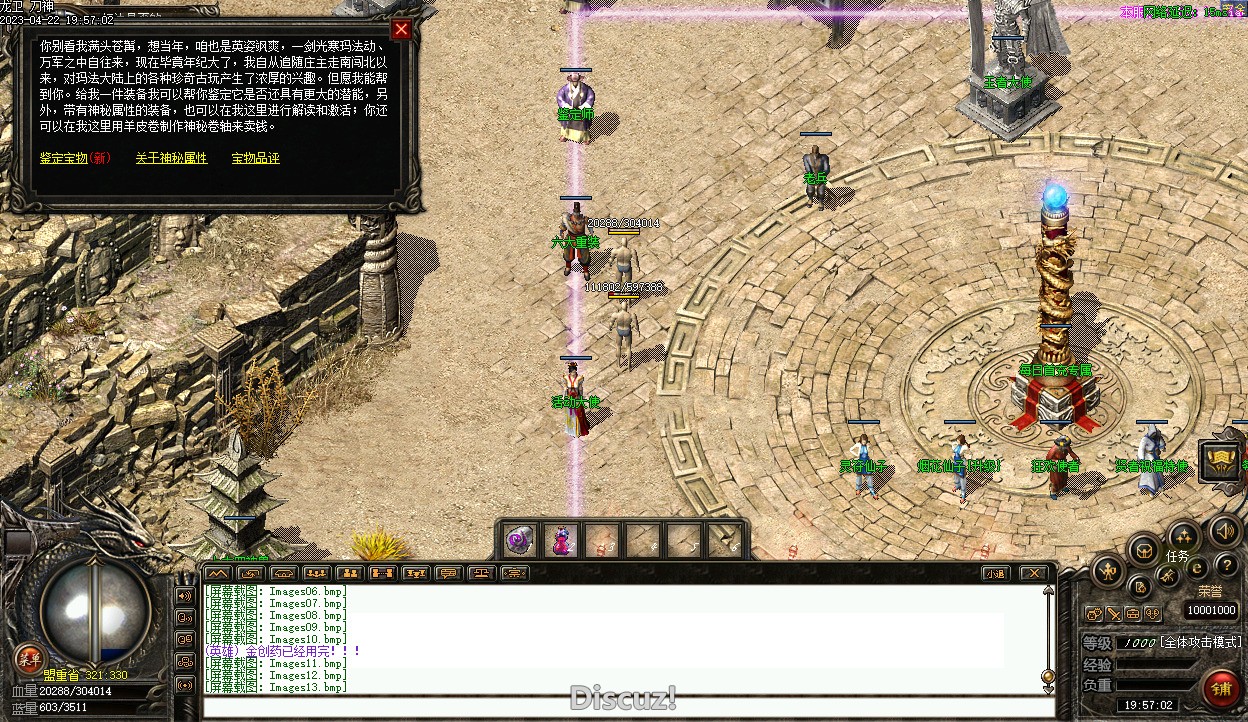This screenshot has height=722, width=1248.
Task: Open the red 铺 shop button
Action: [1221, 688]
